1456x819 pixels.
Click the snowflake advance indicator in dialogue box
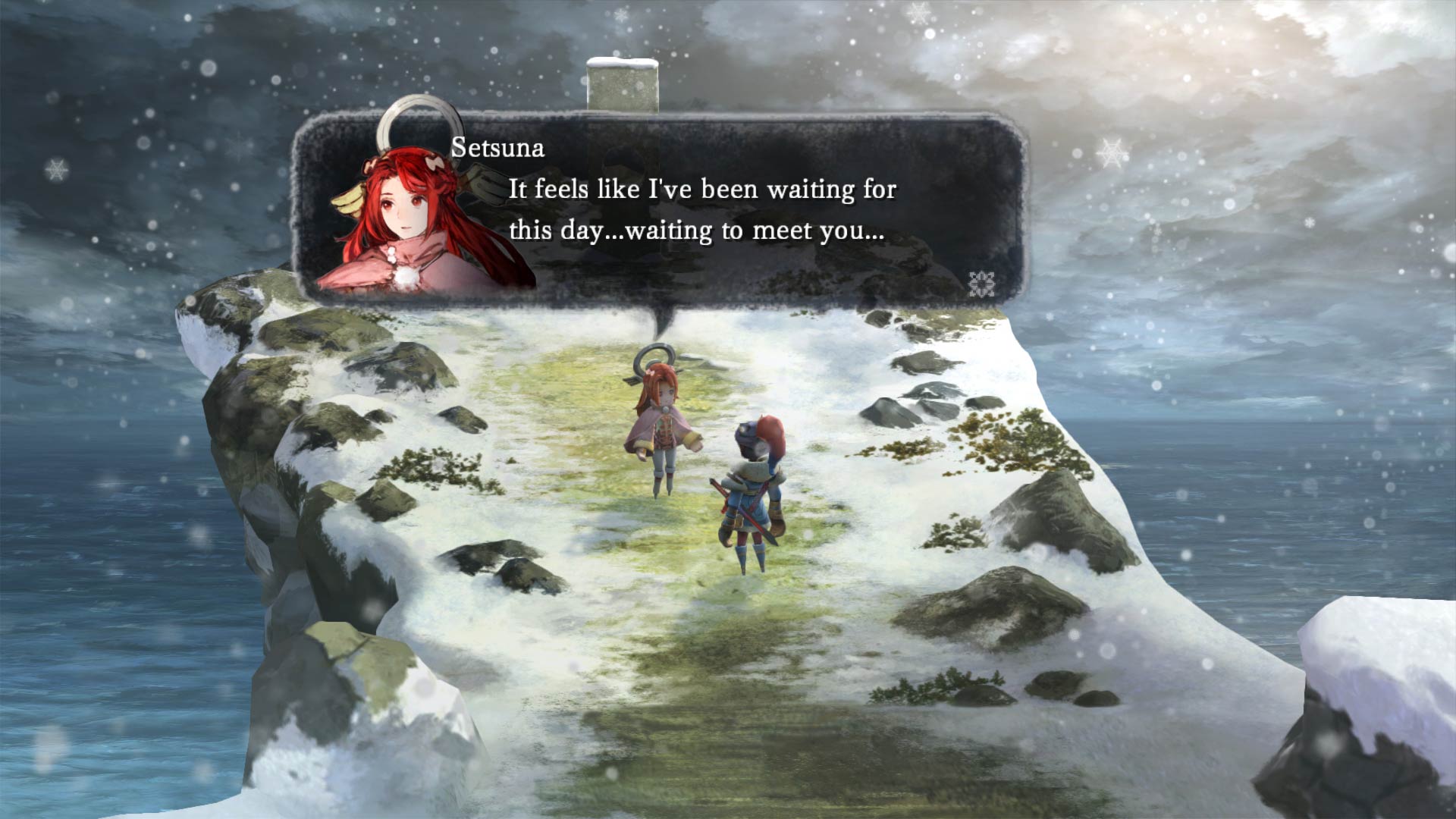pyautogui.click(x=982, y=282)
